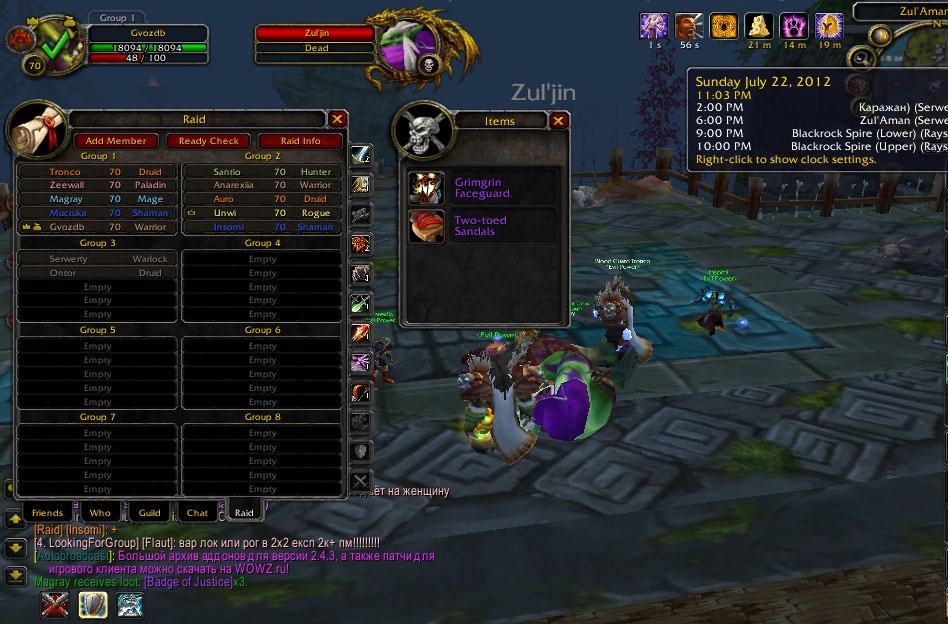Pick Unwi the Rogue raid row
The image size is (948, 624).
point(262,213)
